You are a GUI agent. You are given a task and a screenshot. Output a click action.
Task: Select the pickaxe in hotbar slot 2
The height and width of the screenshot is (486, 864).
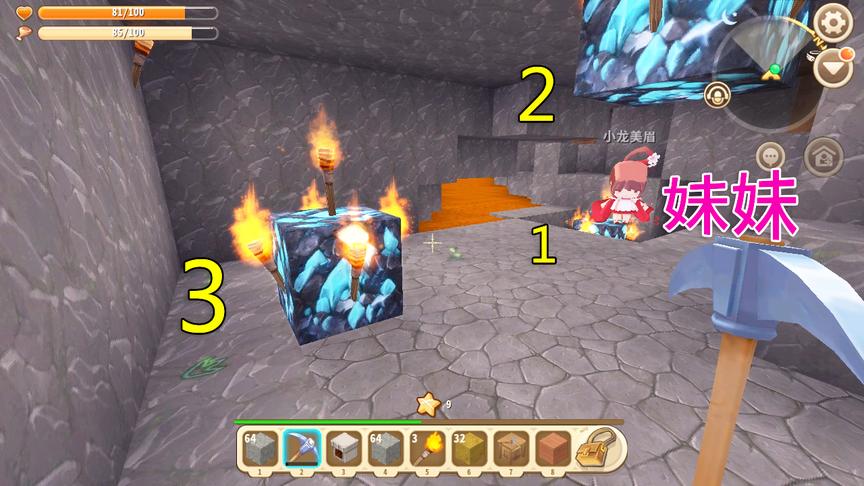pyautogui.click(x=300, y=447)
